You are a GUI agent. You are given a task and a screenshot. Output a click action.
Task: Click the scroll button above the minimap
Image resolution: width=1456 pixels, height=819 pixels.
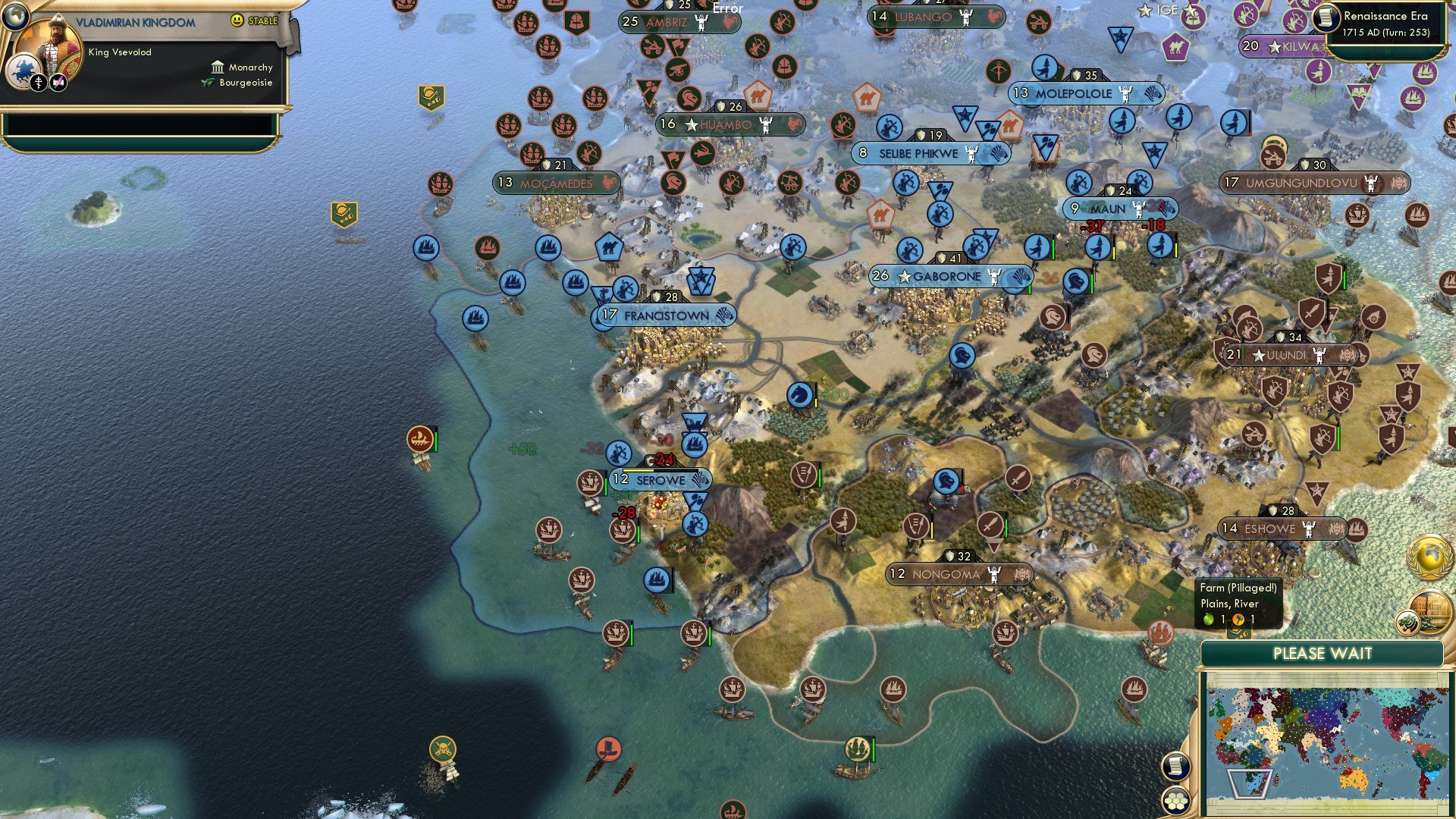point(1176,765)
